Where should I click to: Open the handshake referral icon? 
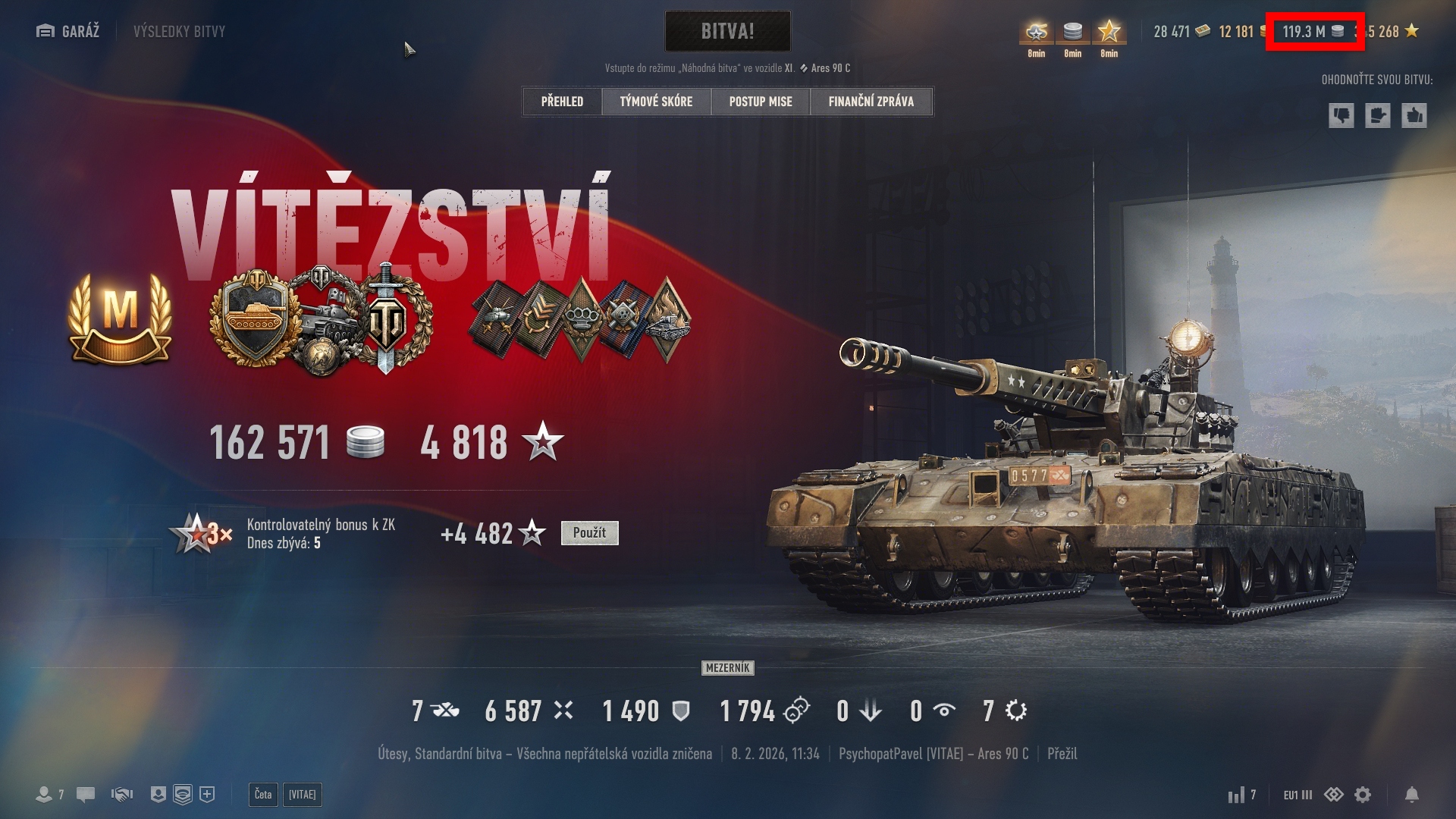click(x=122, y=795)
